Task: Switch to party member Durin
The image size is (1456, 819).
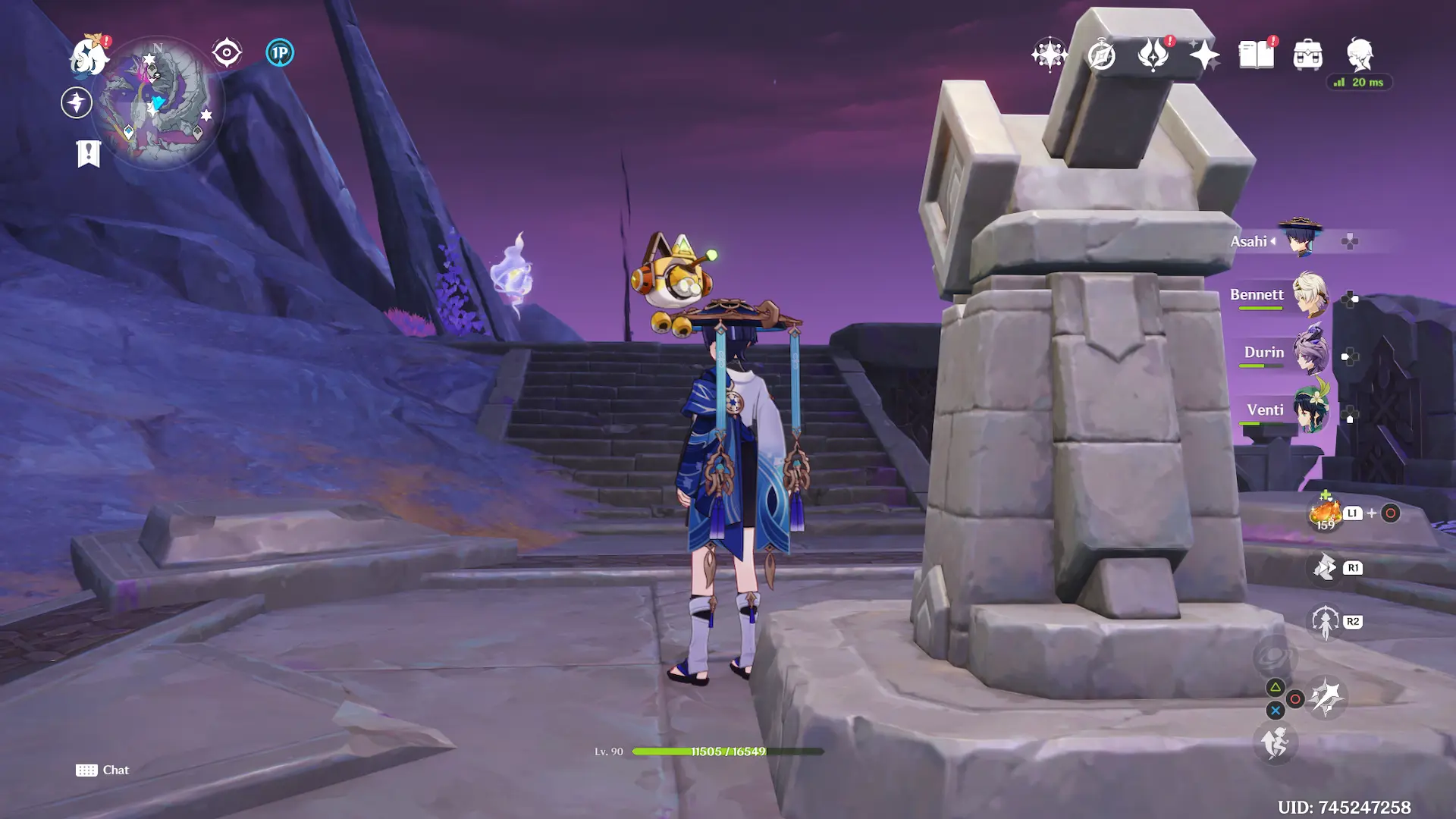Action: pyautogui.click(x=1309, y=352)
